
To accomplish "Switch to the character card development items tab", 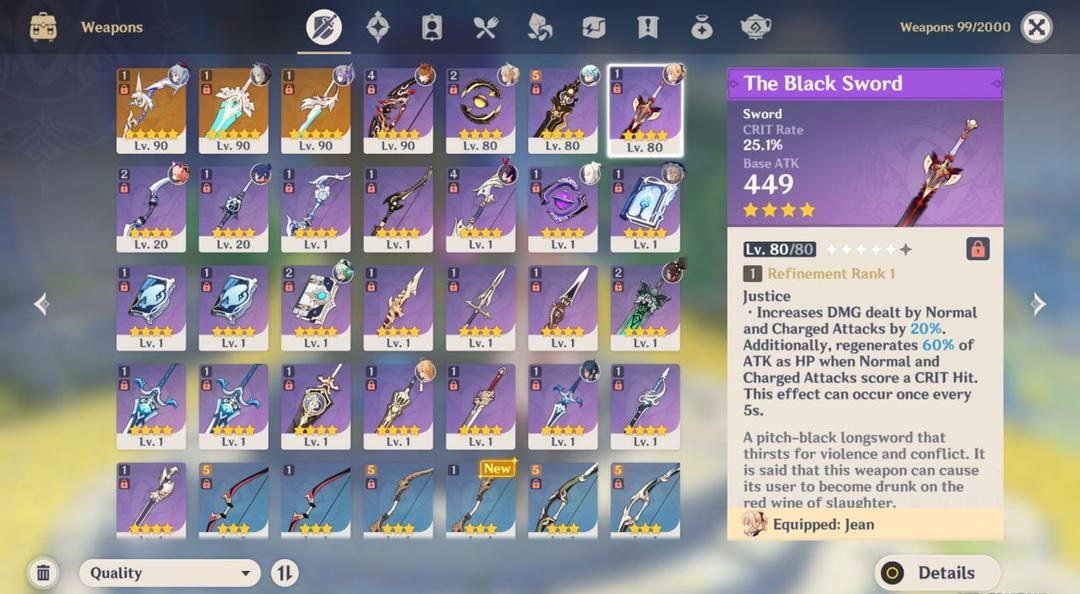I will (432, 27).
